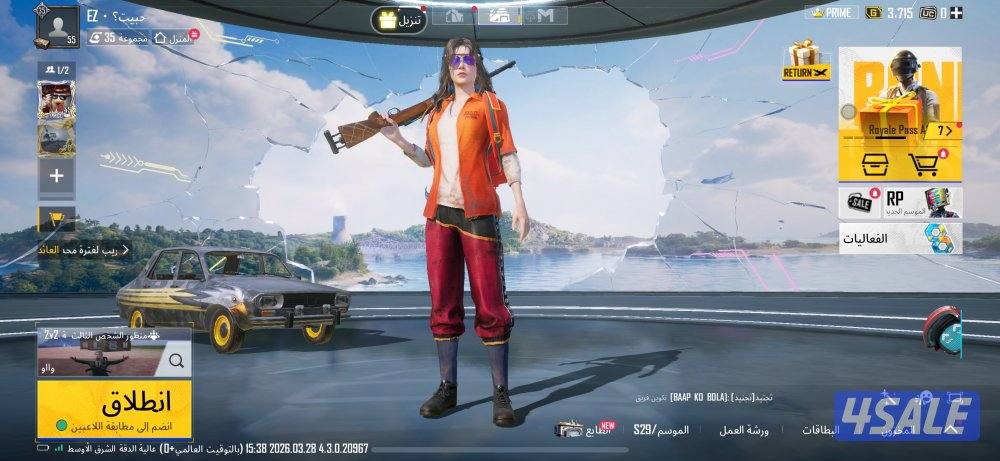Claim the RETURN gift box event
The image size is (1000, 461).
click(x=806, y=61)
